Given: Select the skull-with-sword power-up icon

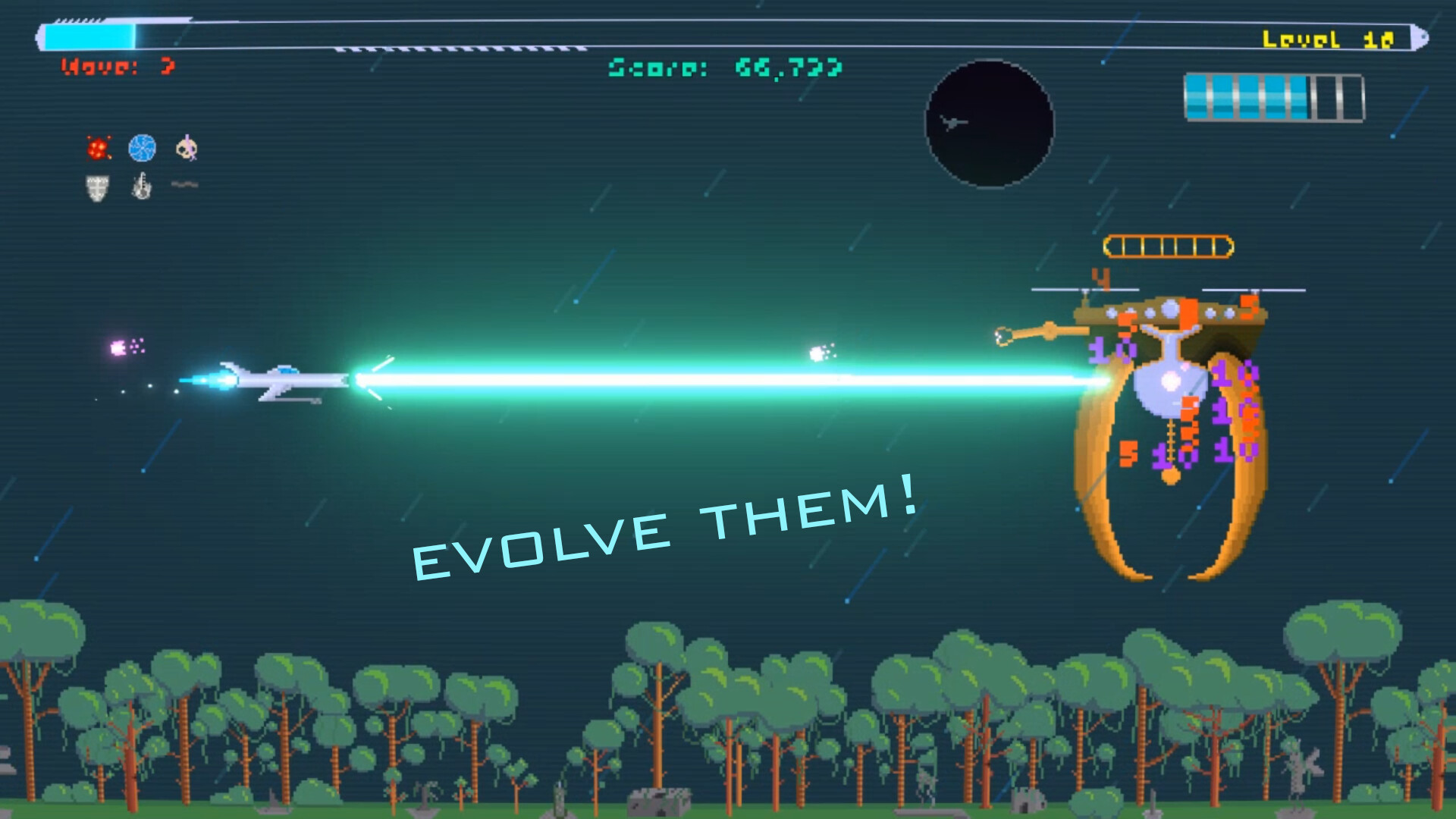Looking at the screenshot, I should point(187,147).
